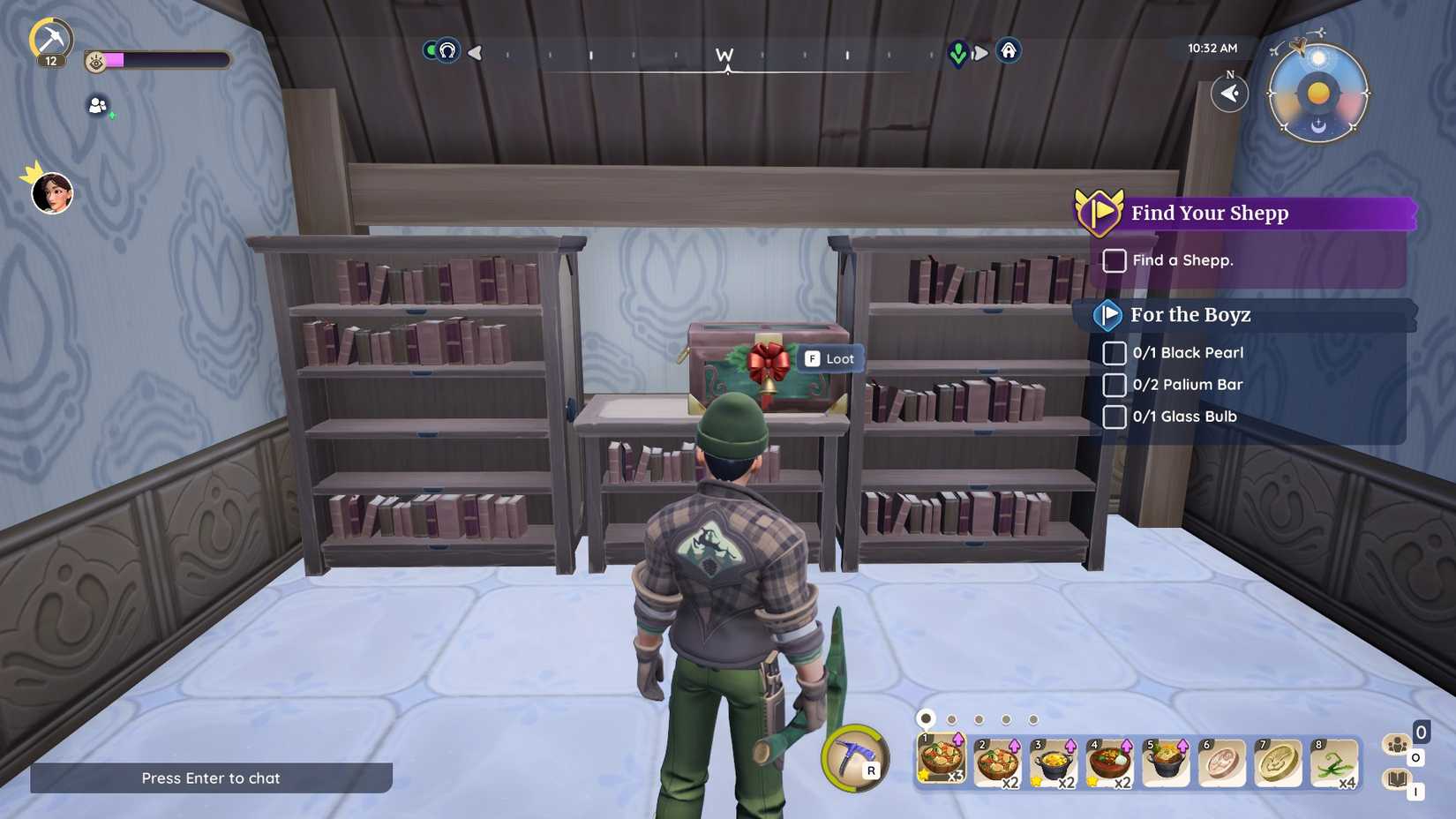This screenshot has width=1456, height=819.
Task: Click your character portrait with the crown
Action: [53, 193]
